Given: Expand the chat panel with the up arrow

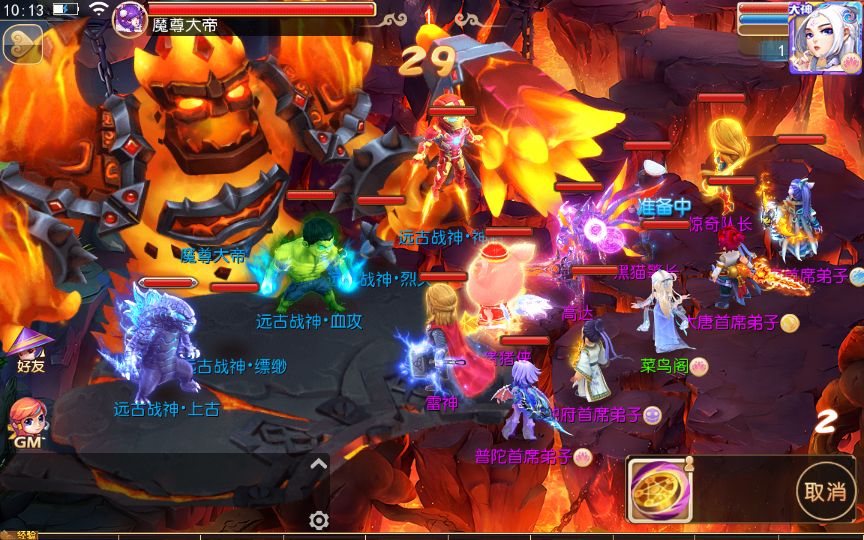Looking at the screenshot, I should coord(318,464).
